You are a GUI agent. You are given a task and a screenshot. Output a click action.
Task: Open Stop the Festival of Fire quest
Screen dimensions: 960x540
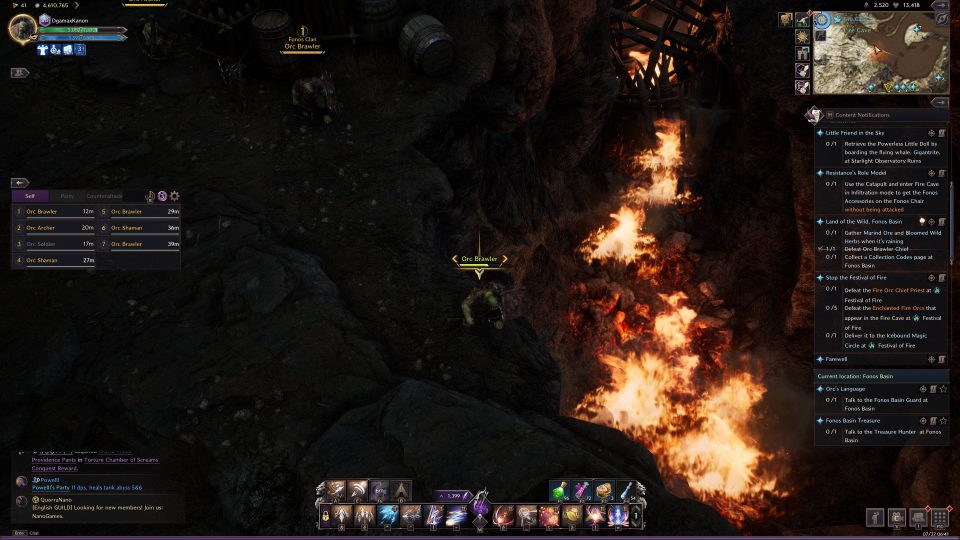coord(856,277)
